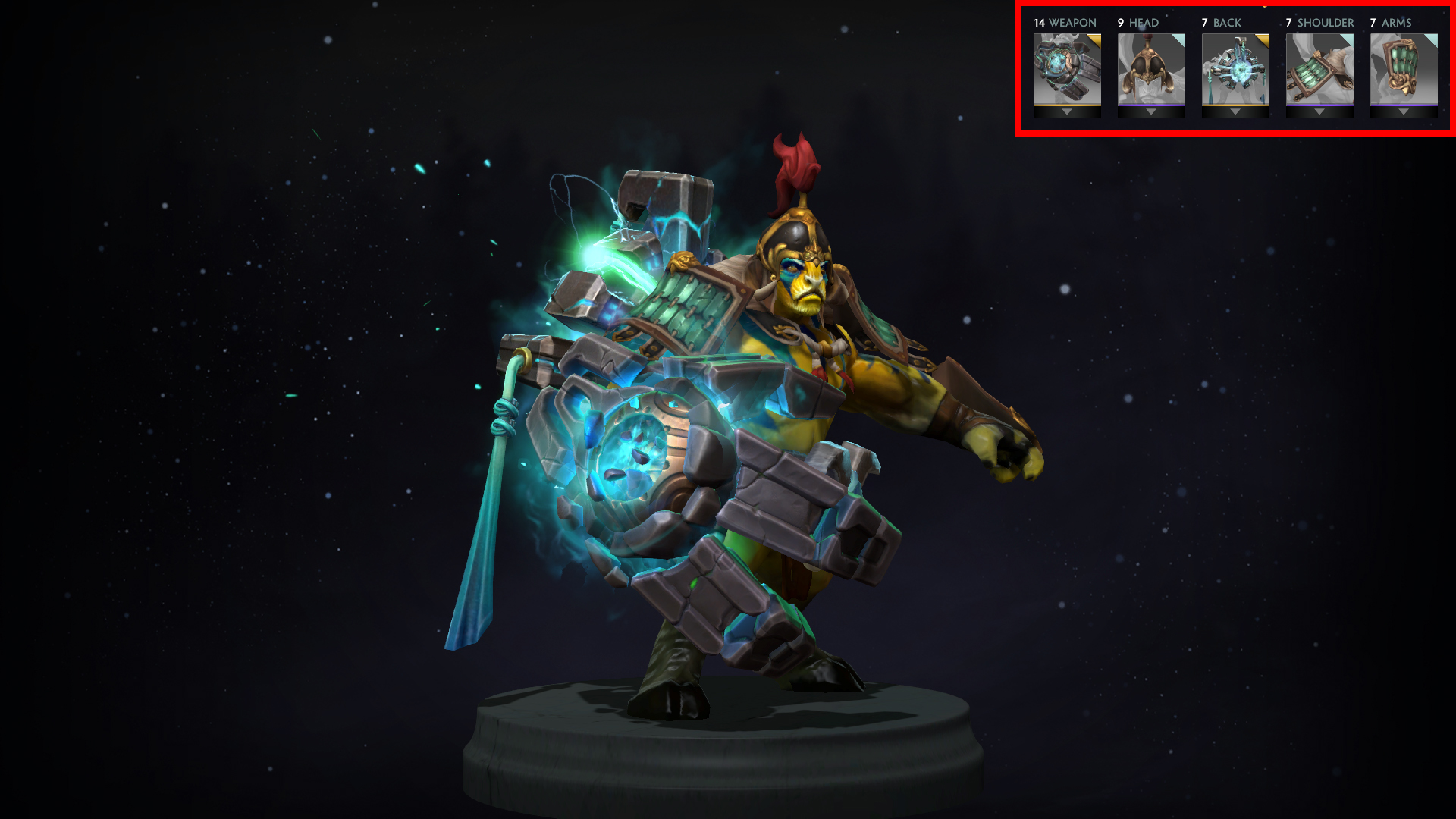The width and height of the screenshot is (1456, 819).
Task: Click the 7 ARMS slot label
Action: (x=1391, y=22)
